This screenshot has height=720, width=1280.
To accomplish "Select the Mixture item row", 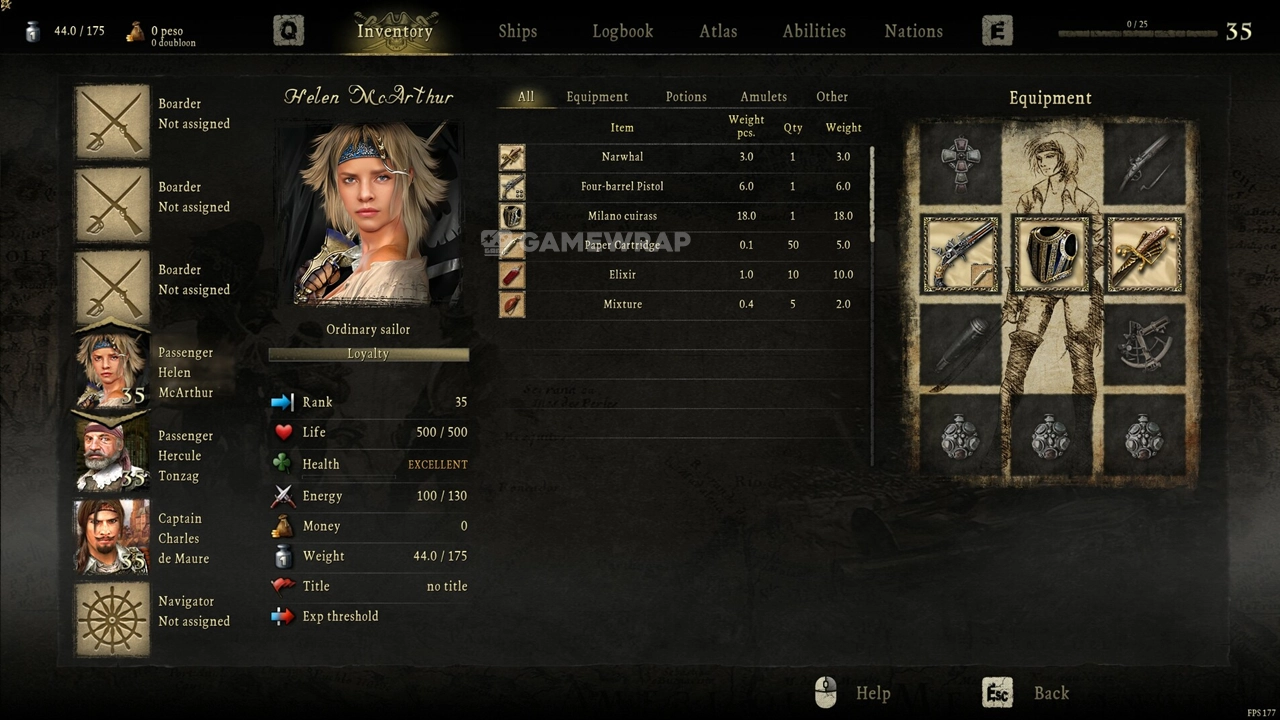I will pos(622,304).
